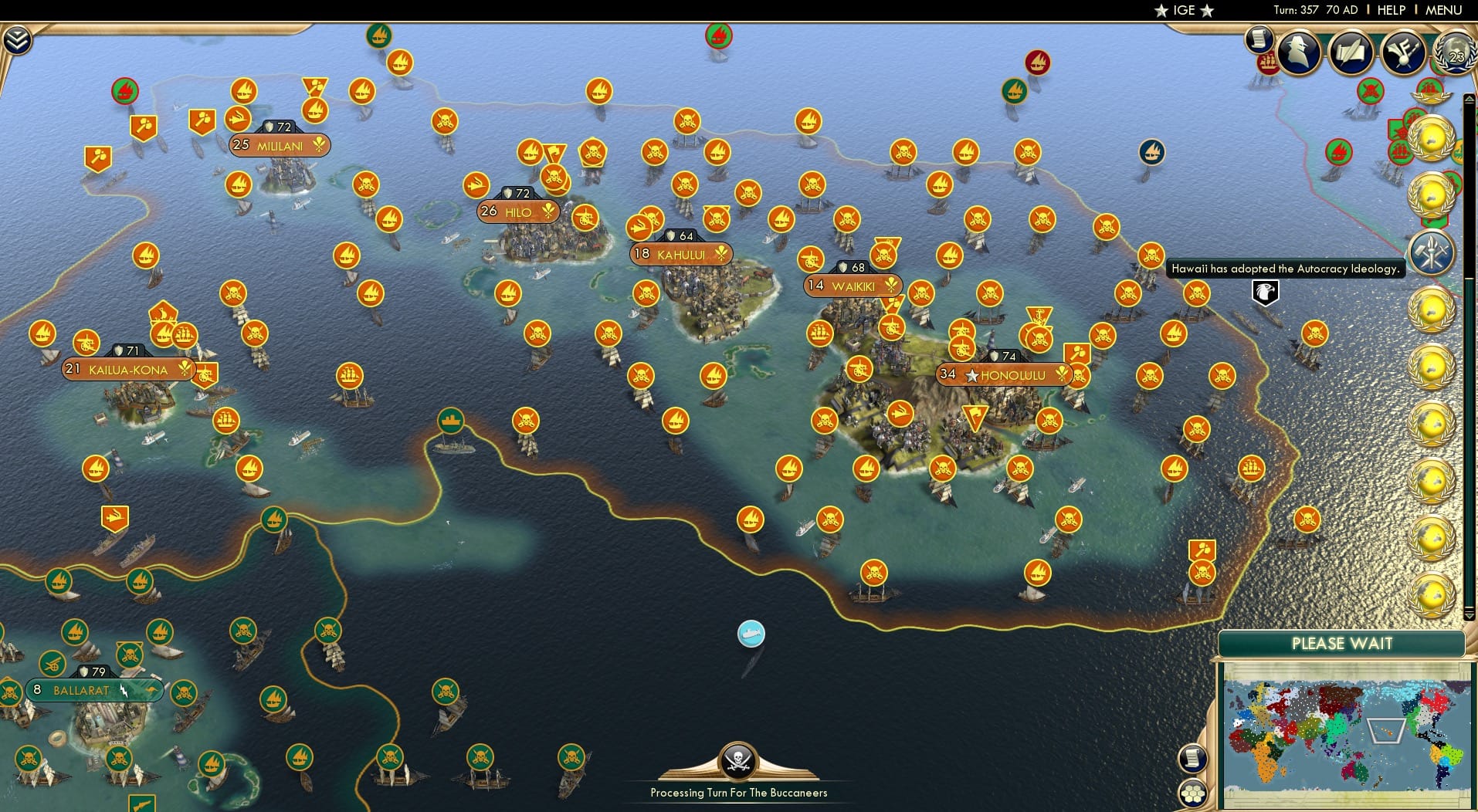Click the pirate skull banner above Processing Turn text
Viewport: 1478px width, 812px height.
click(x=738, y=759)
